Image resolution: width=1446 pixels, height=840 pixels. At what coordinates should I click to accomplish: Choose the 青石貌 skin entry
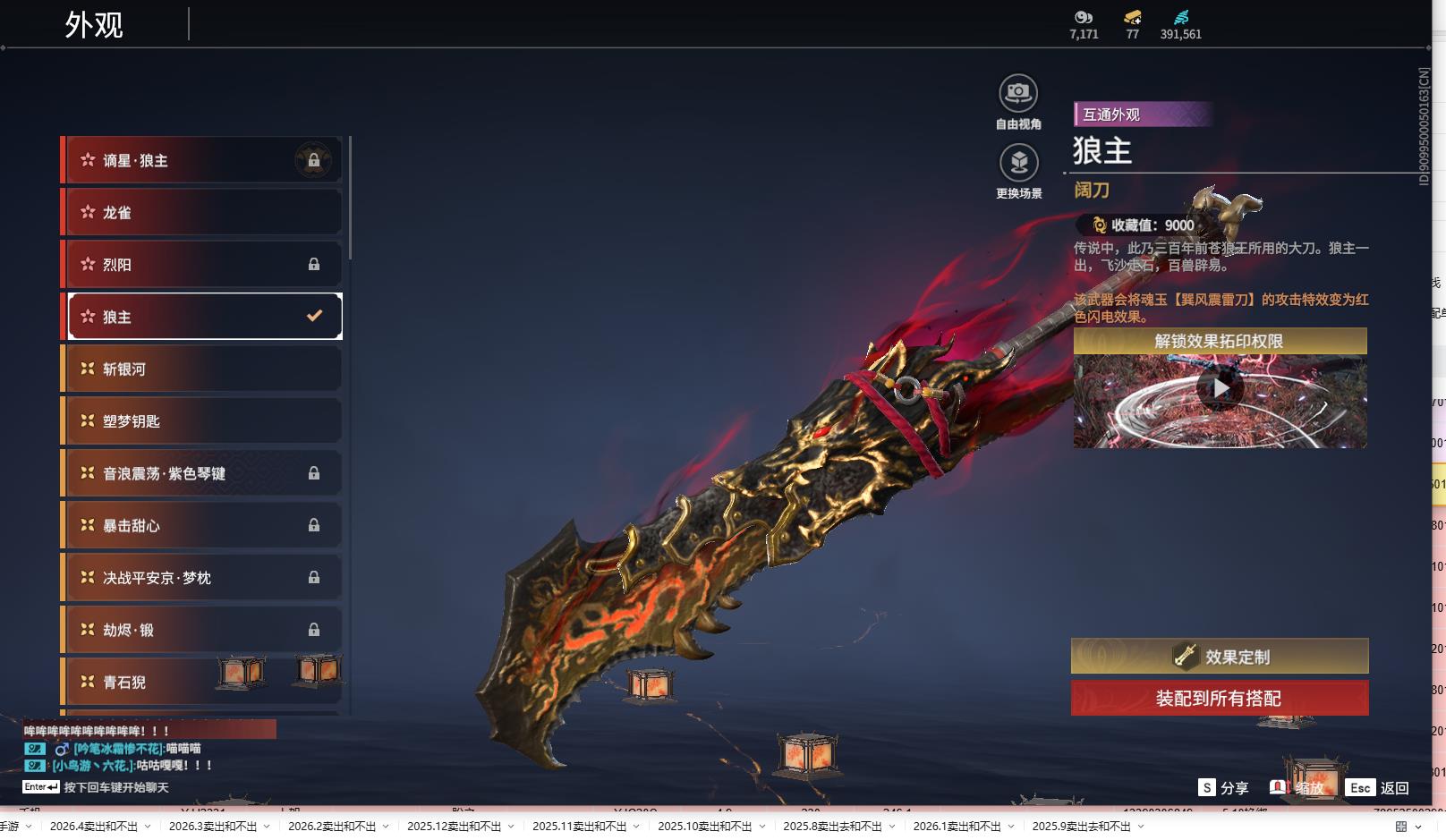[x=143, y=682]
